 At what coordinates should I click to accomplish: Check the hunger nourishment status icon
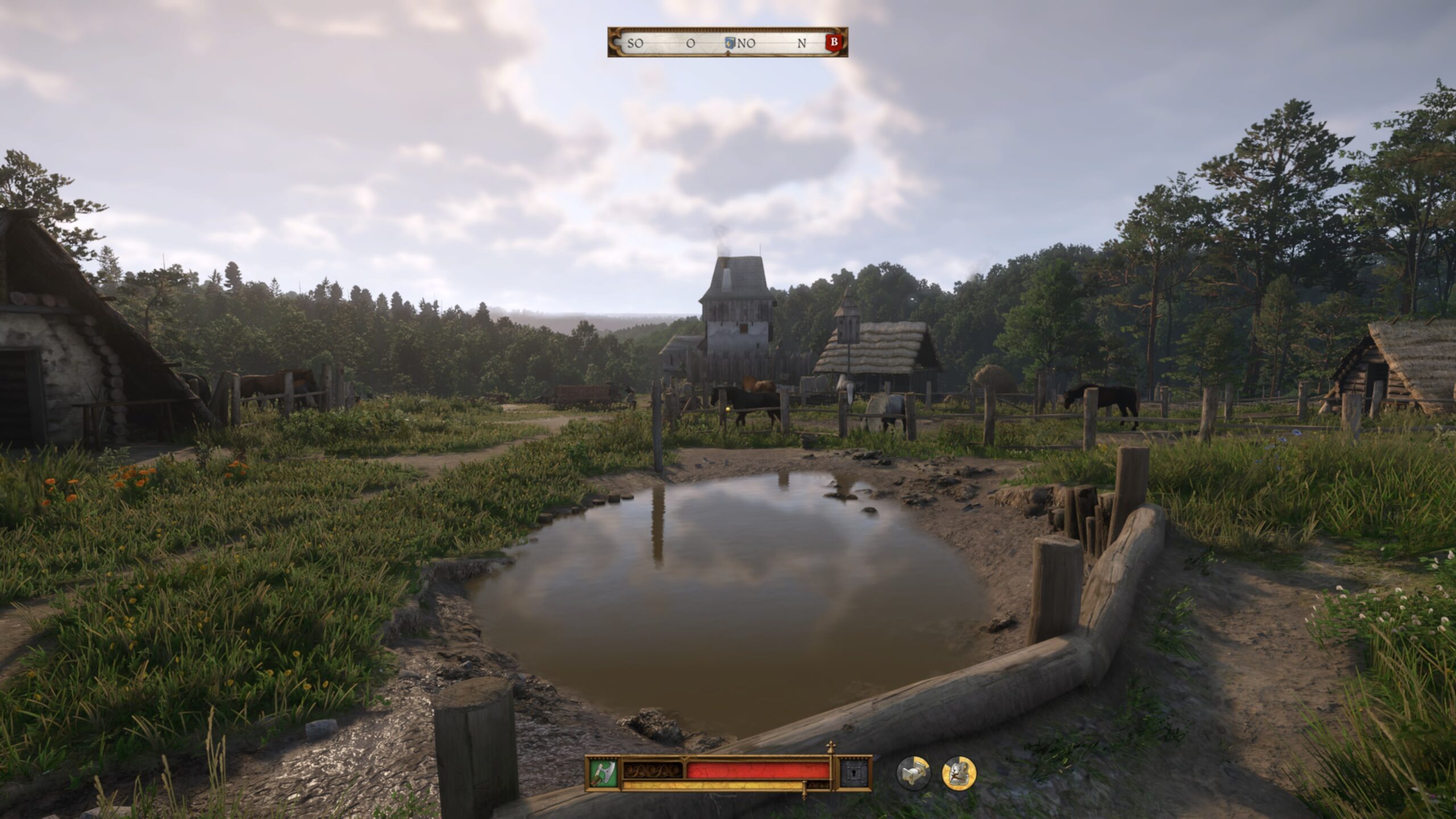(959, 773)
